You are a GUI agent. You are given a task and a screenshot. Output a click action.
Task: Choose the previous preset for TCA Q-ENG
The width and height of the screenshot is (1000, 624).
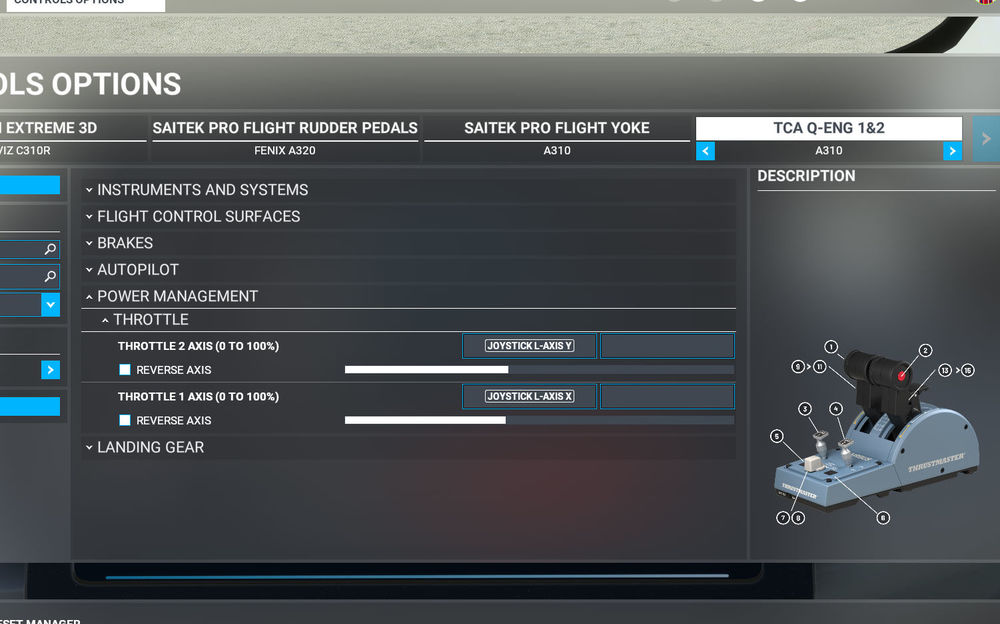tap(706, 151)
